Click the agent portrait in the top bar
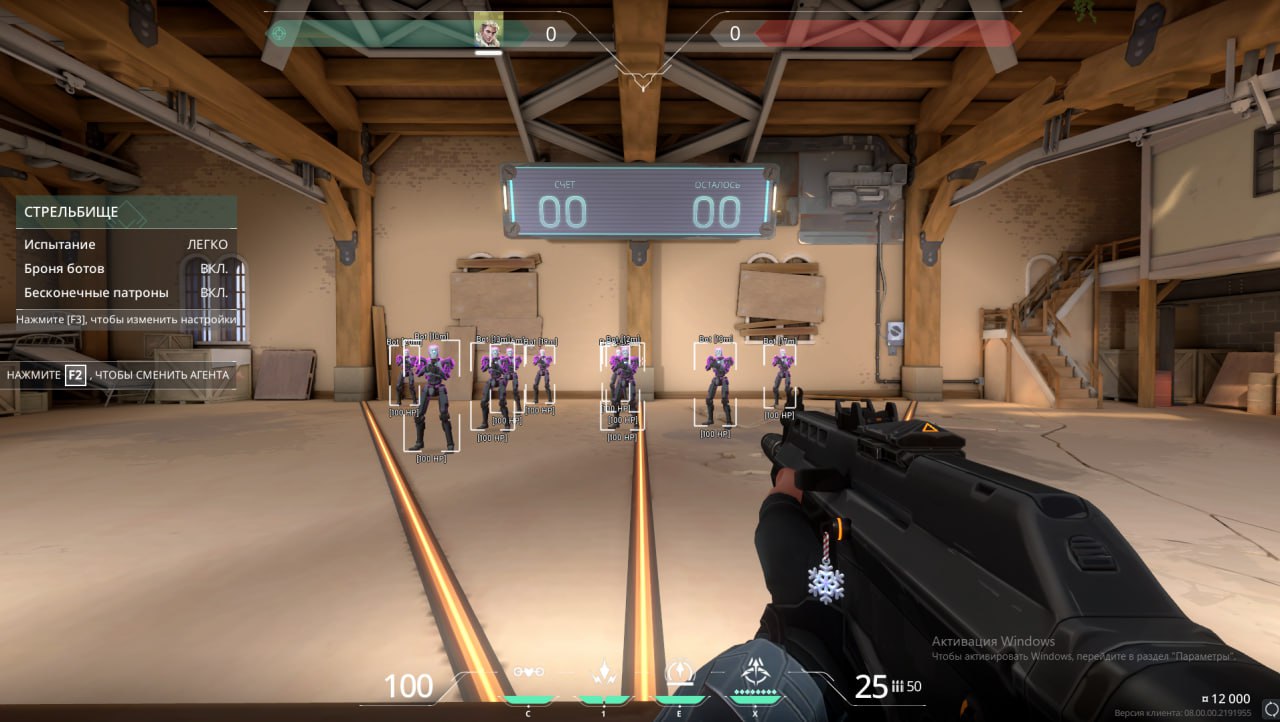 point(488,33)
